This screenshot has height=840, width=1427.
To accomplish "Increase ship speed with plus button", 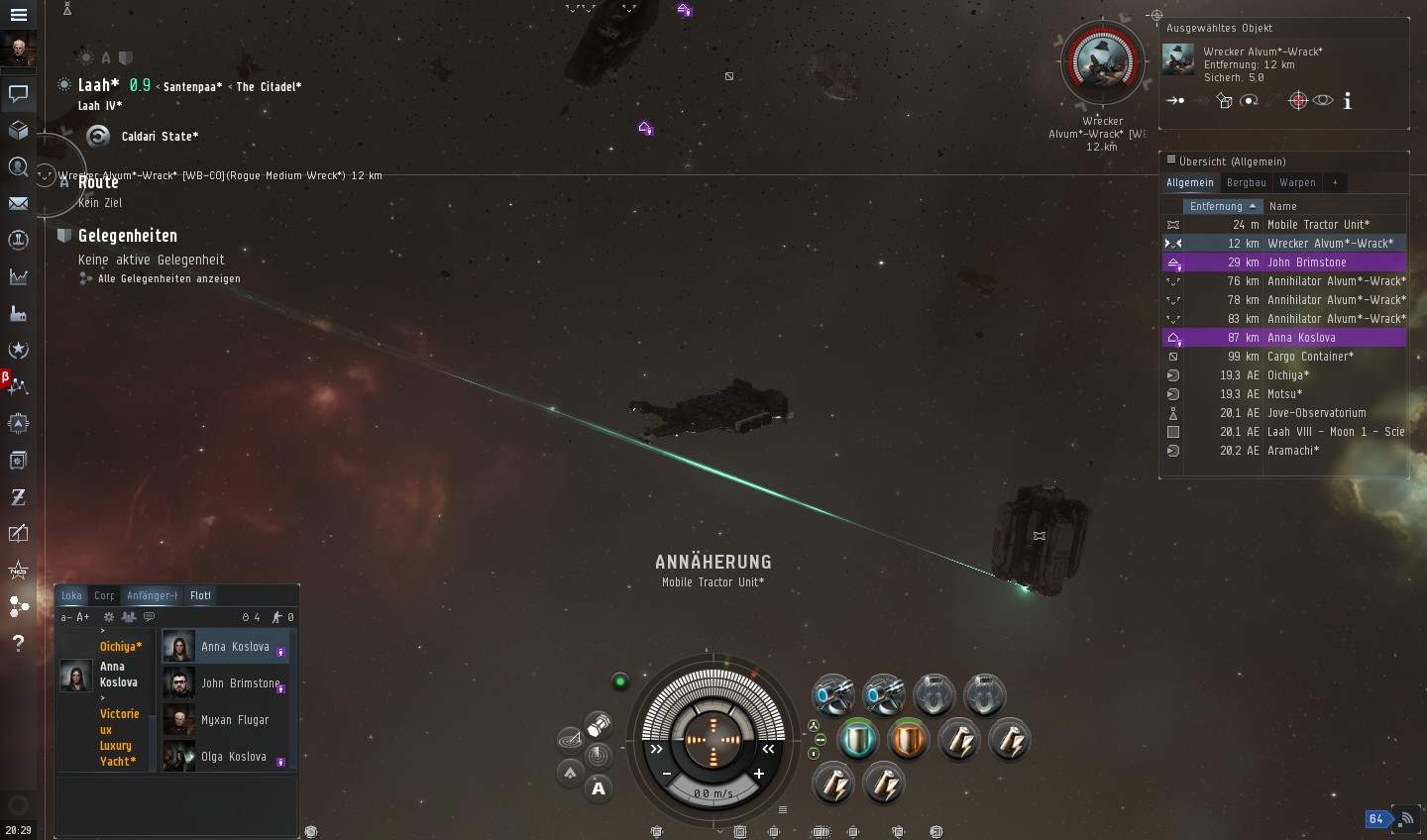I will 759,774.
